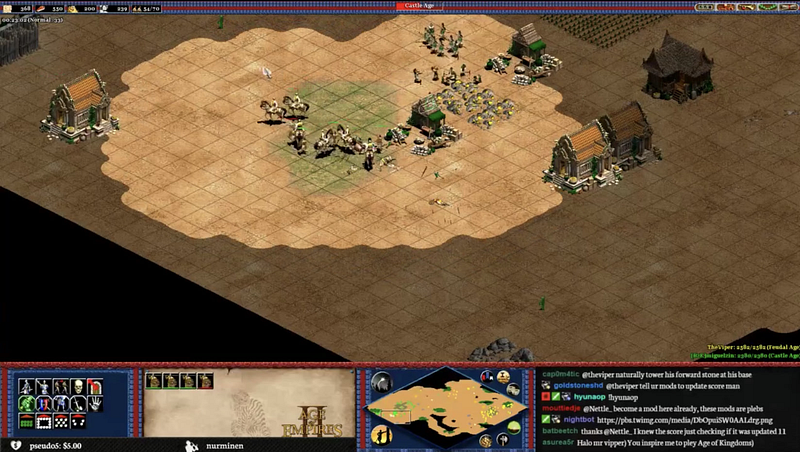
Task: Click the minimap to jump the camera
Action: (x=446, y=400)
